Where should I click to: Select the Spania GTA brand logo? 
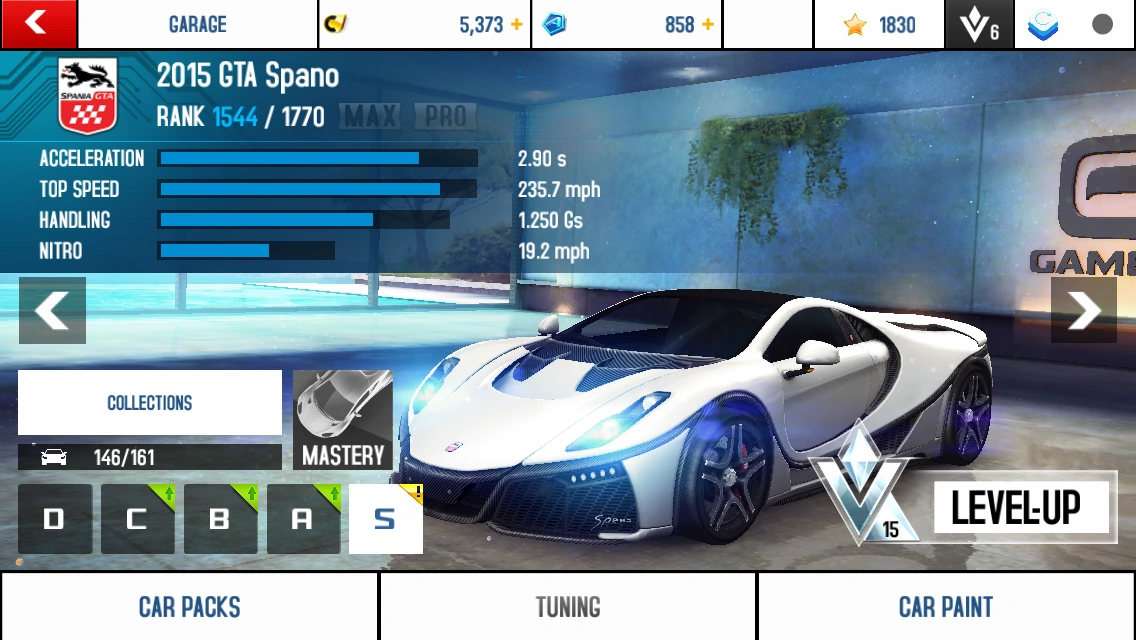click(88, 96)
